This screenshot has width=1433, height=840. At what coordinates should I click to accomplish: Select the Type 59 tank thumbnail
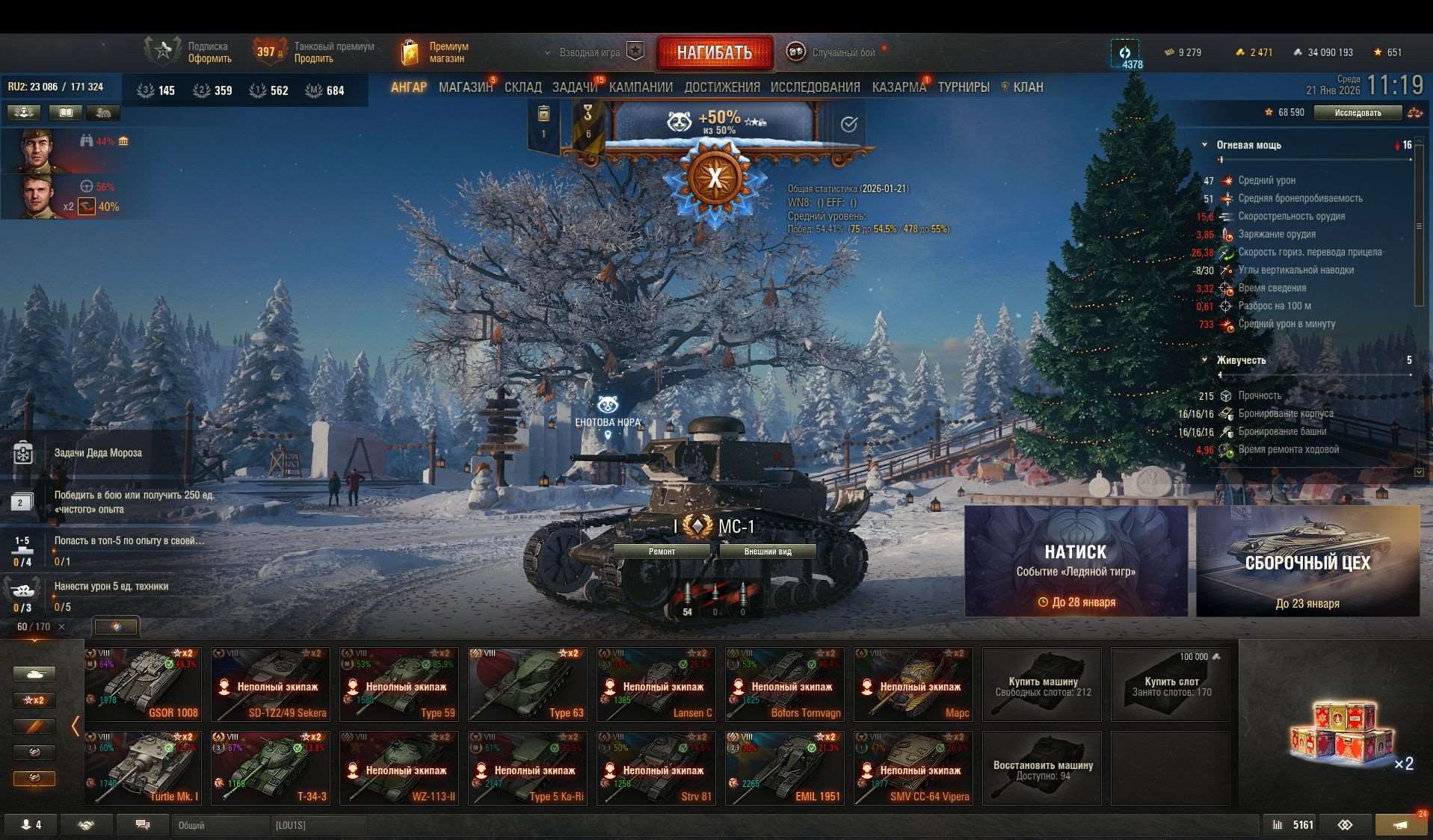398,684
